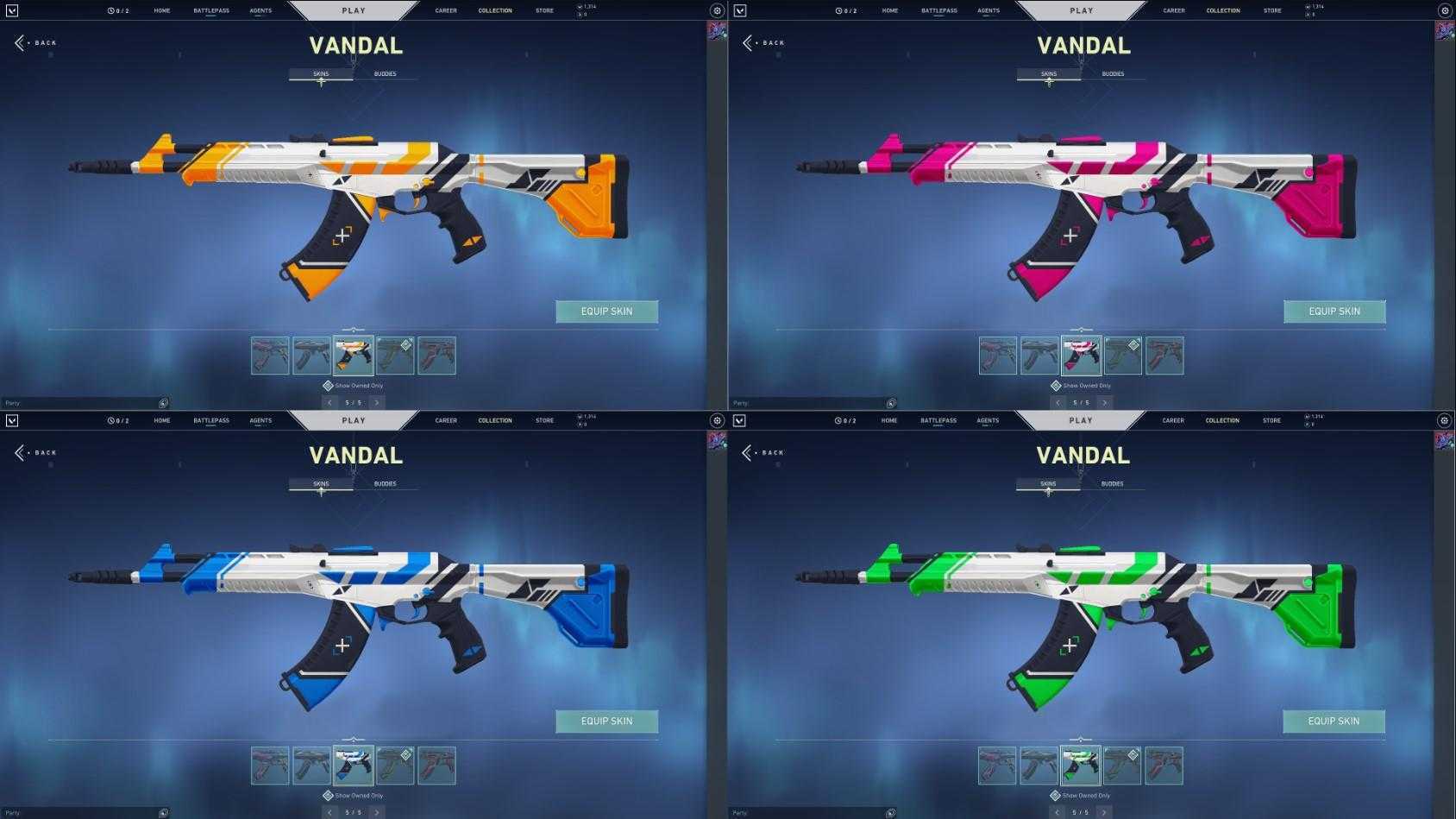Toggle Show Owned Only in the green skin view
This screenshot has width=1456, height=819.
pos(1081,796)
